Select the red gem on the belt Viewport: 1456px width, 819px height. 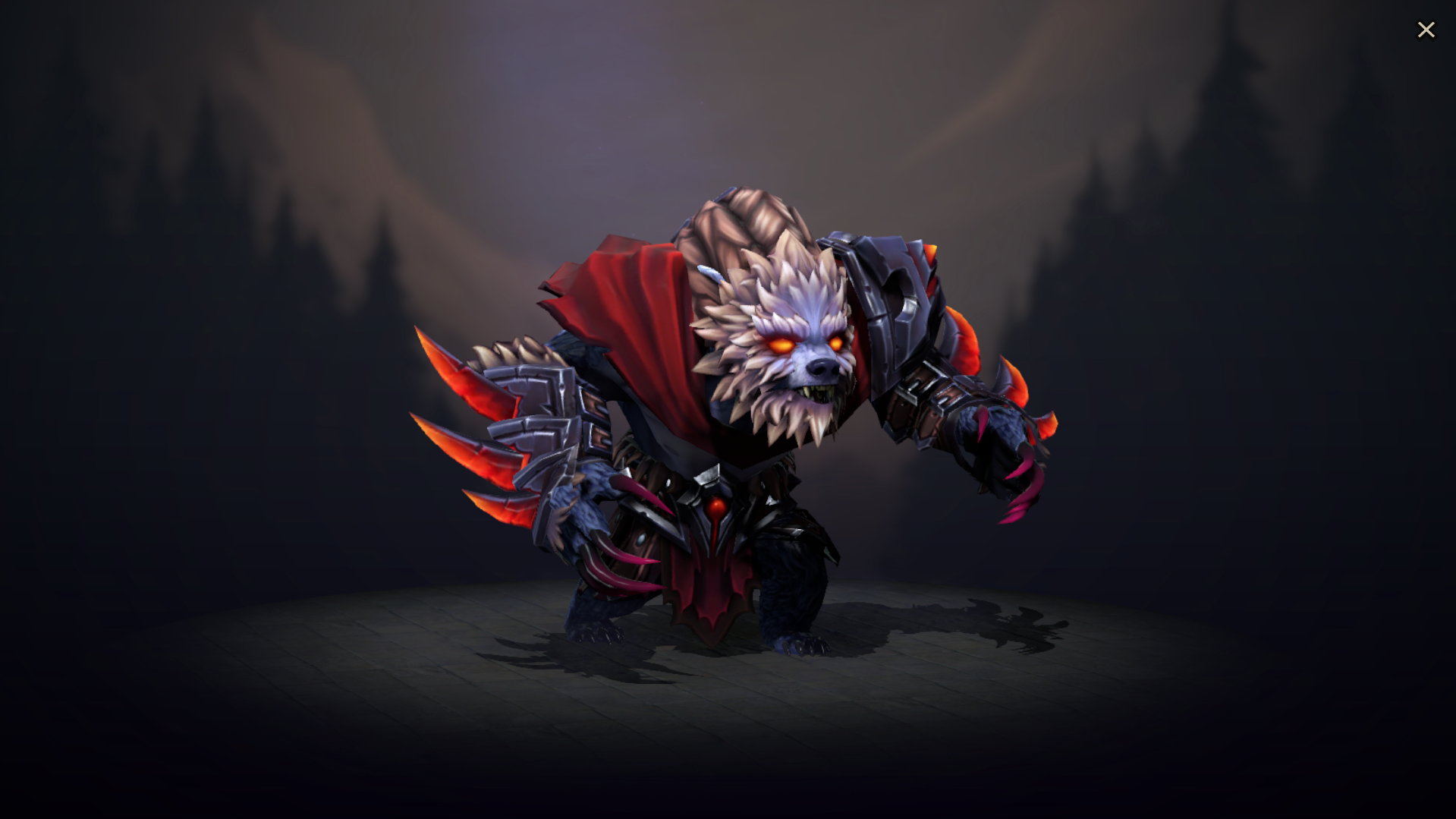coord(715,507)
